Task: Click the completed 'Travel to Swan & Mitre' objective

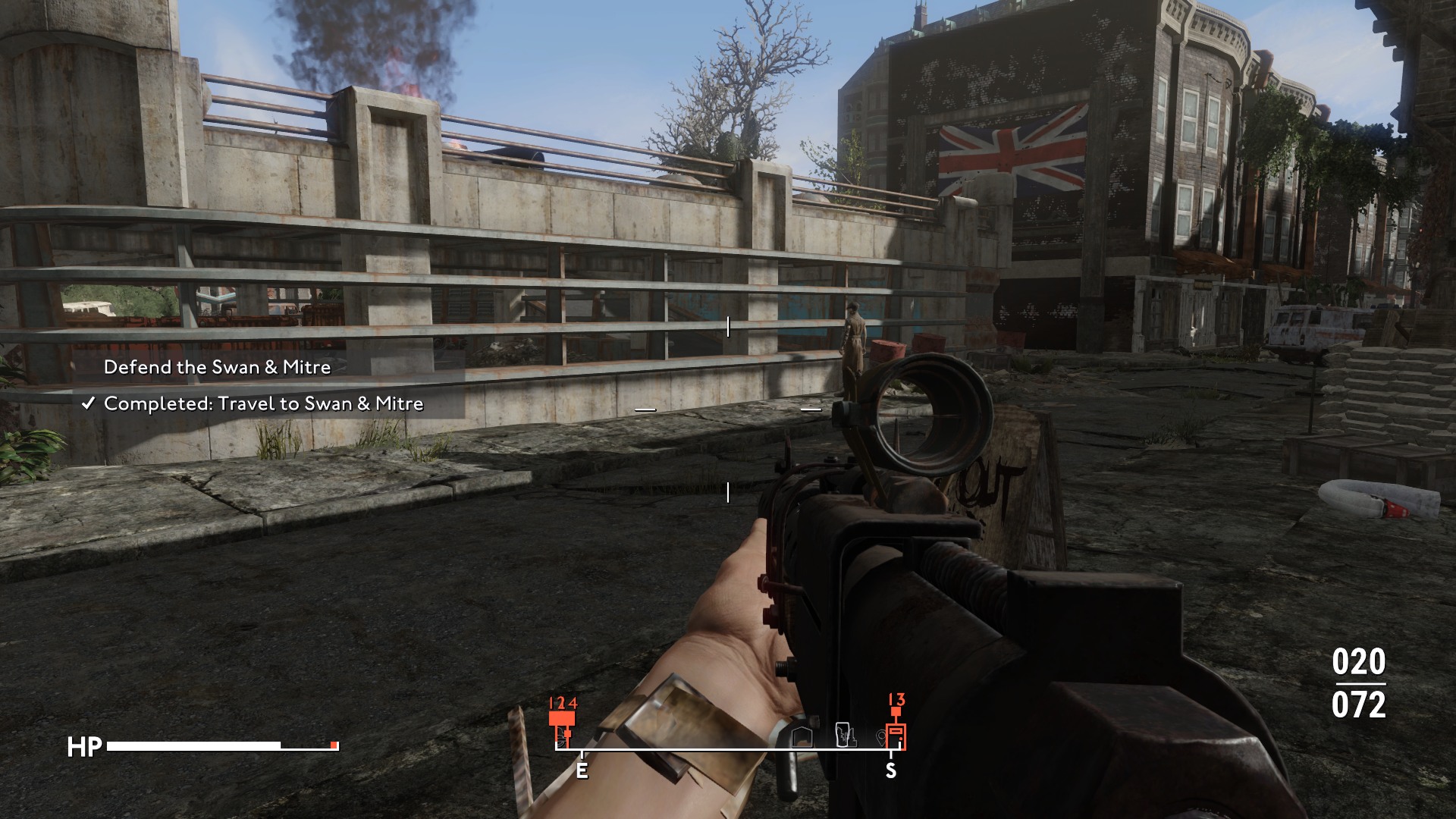Action: coord(263,403)
